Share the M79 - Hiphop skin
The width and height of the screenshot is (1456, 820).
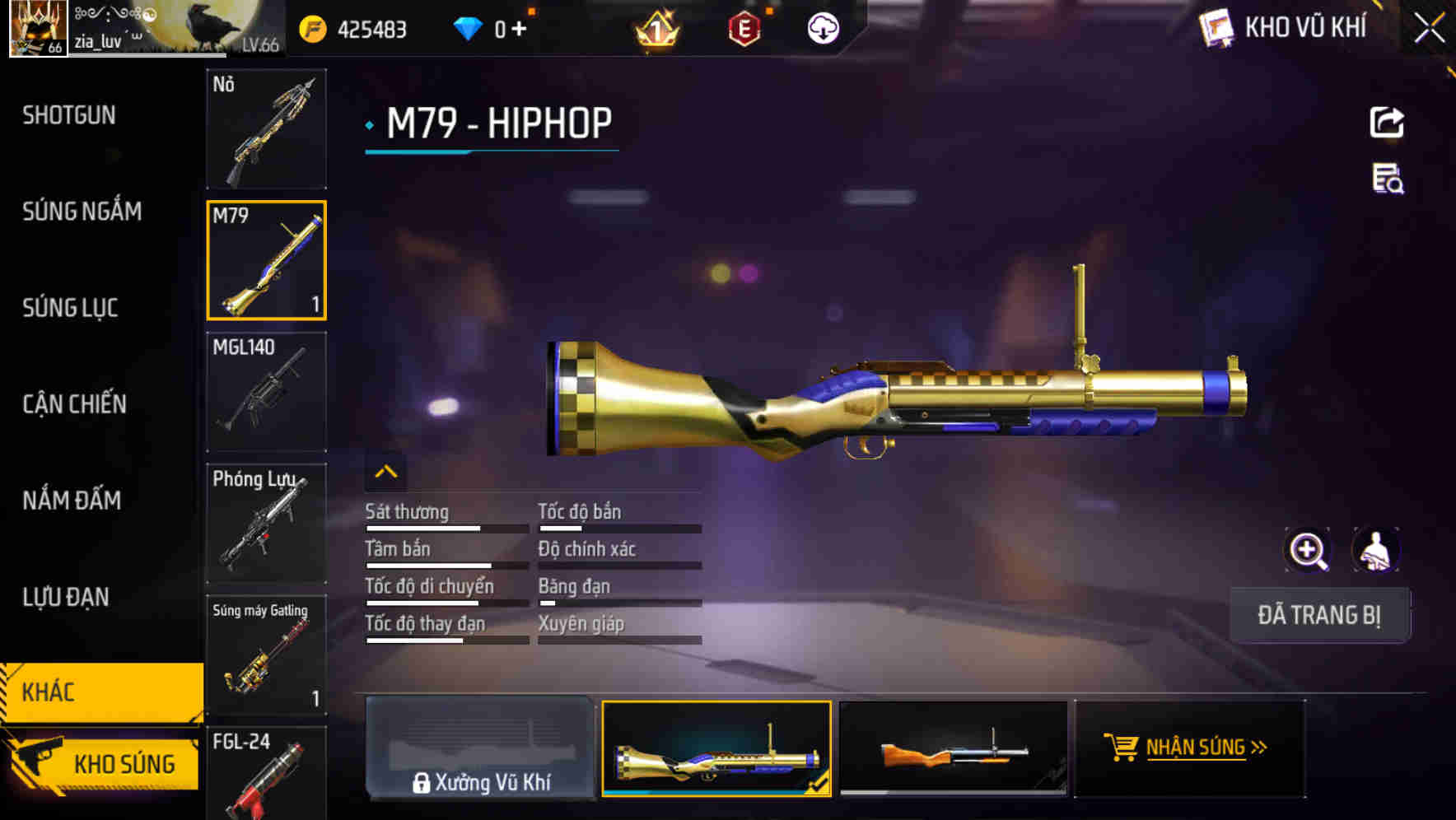pos(1387,122)
